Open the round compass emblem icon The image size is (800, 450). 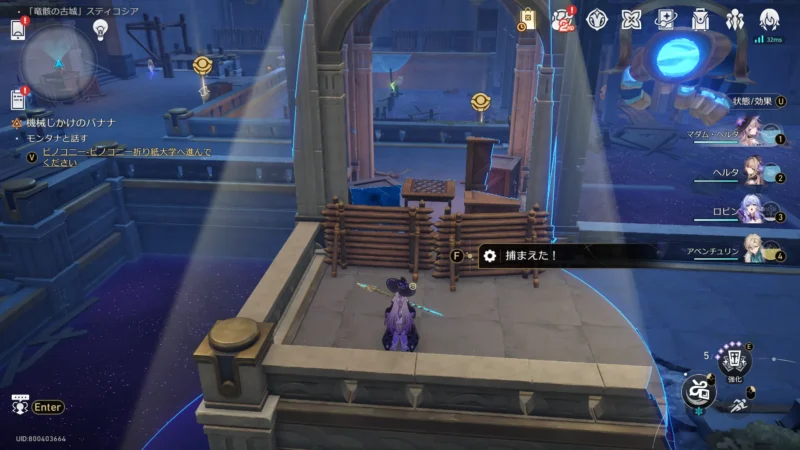point(598,19)
